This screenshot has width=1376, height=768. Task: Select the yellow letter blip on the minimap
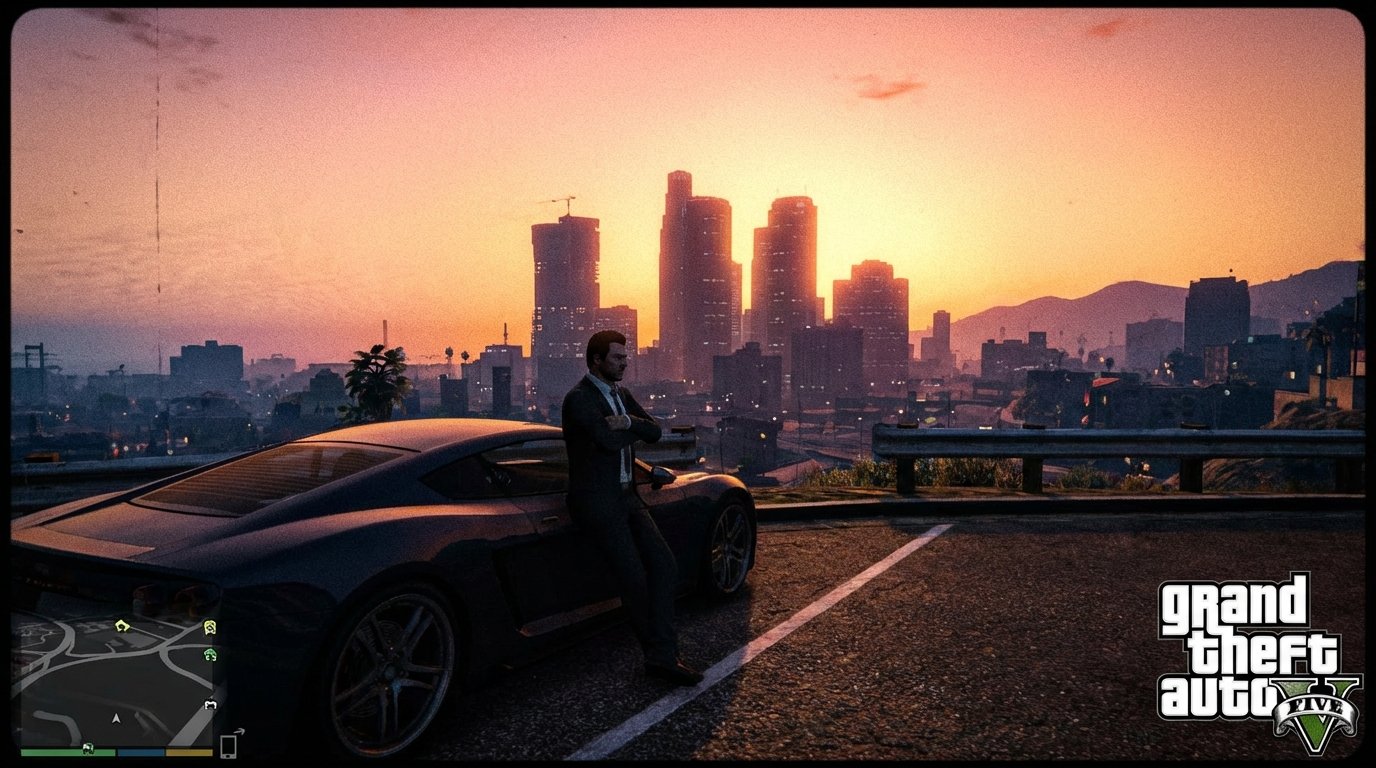pyautogui.click(x=120, y=625)
